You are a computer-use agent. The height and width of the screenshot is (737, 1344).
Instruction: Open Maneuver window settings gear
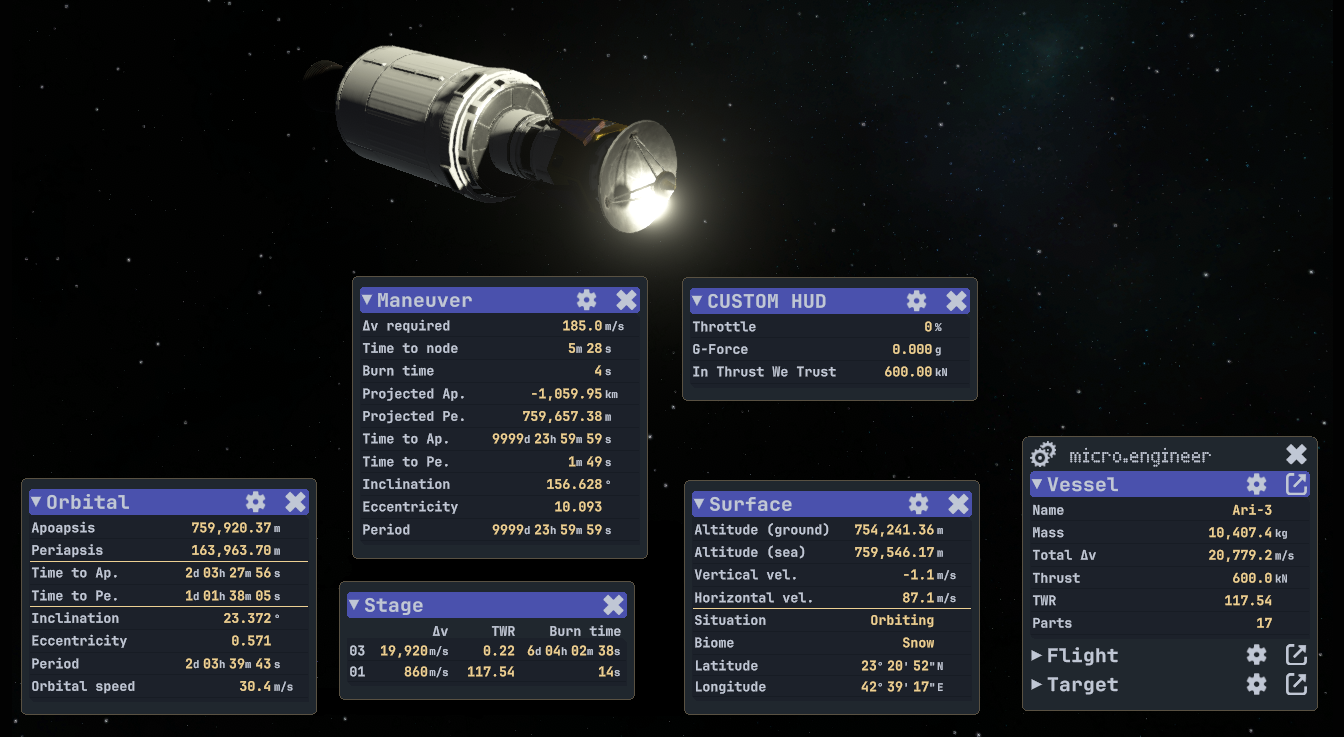click(x=587, y=300)
